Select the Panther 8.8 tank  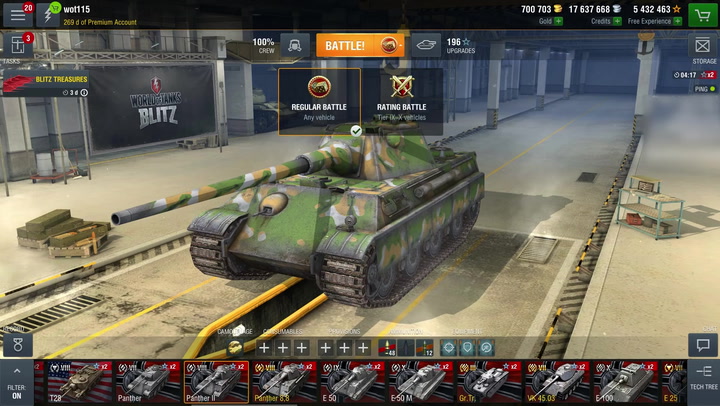(x=284, y=382)
